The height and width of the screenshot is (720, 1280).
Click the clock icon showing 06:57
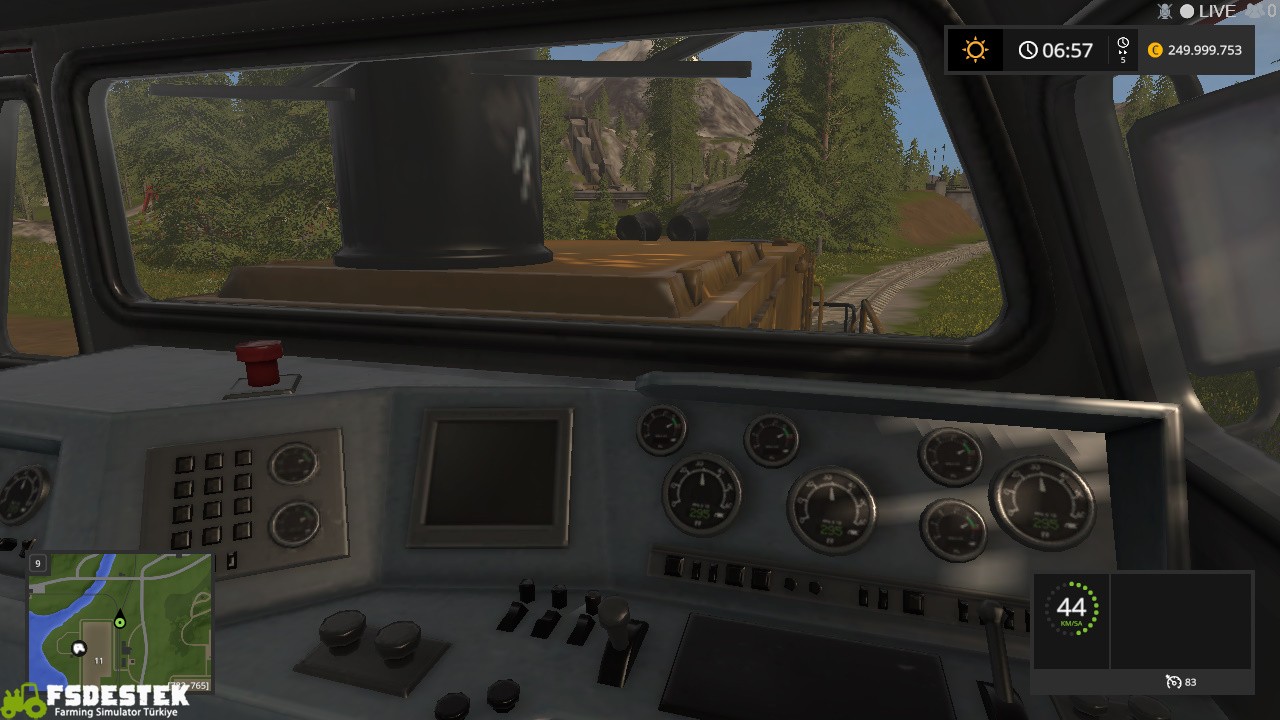pyautogui.click(x=1028, y=49)
